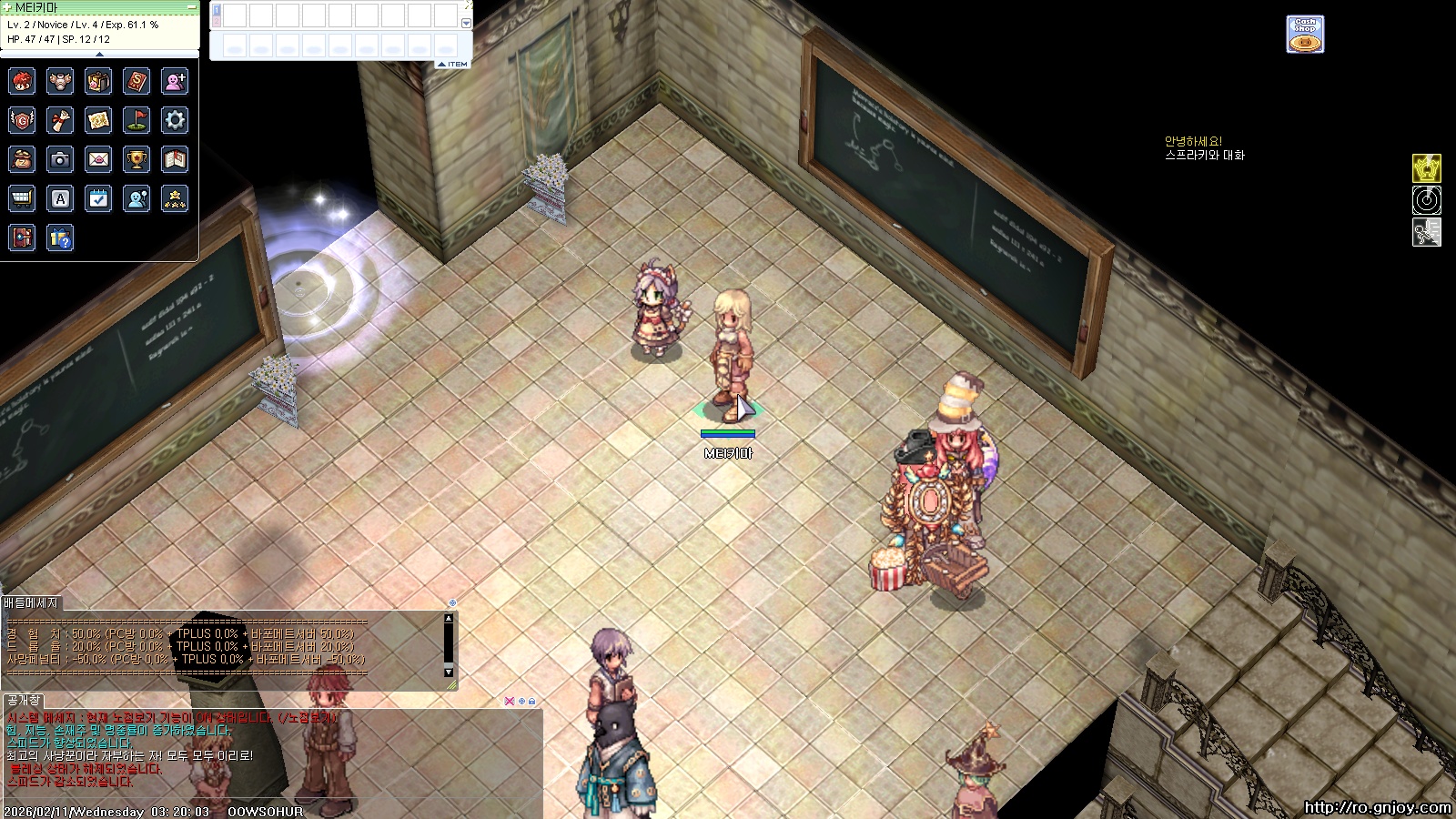Open the red-haired character status icon
The height and width of the screenshot is (819, 1456).
(x=22, y=81)
